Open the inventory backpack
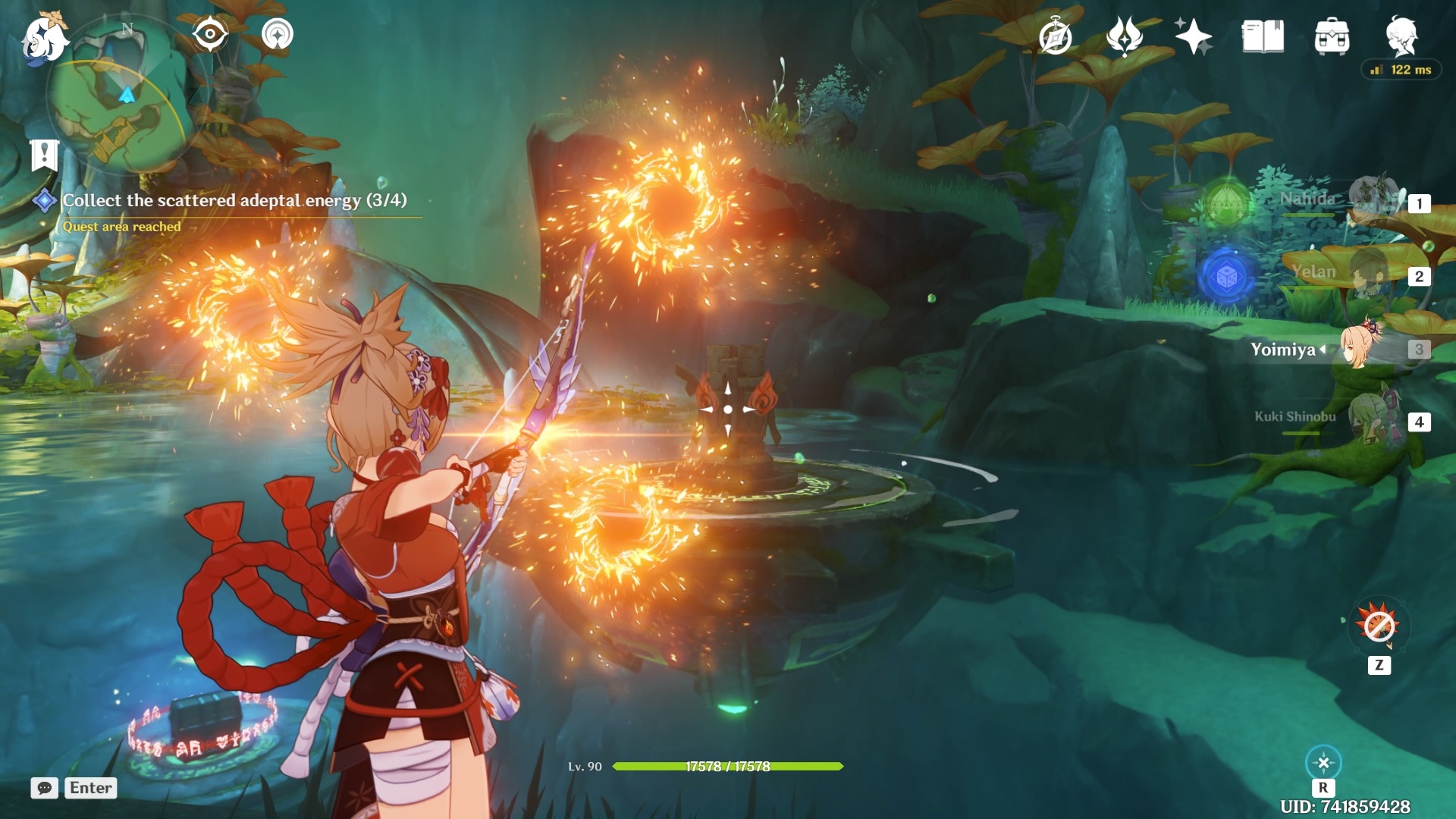The height and width of the screenshot is (819, 1456). pos(1332,35)
